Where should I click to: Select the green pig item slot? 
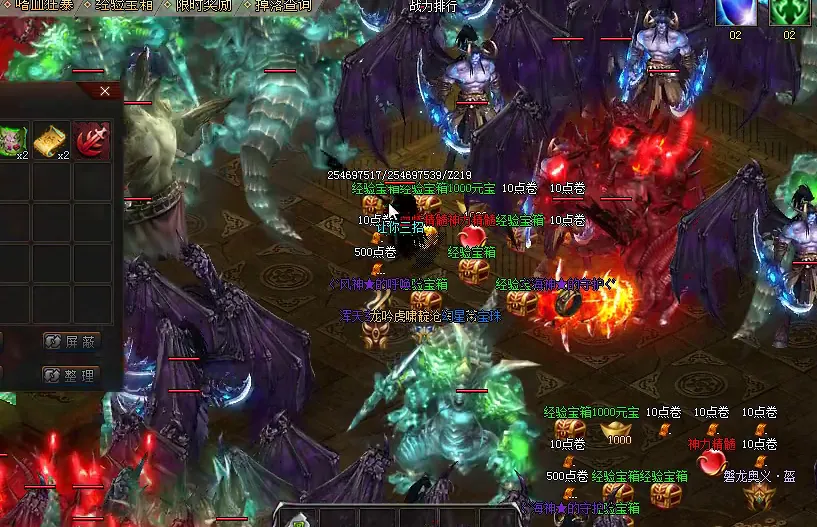[x=9, y=141]
